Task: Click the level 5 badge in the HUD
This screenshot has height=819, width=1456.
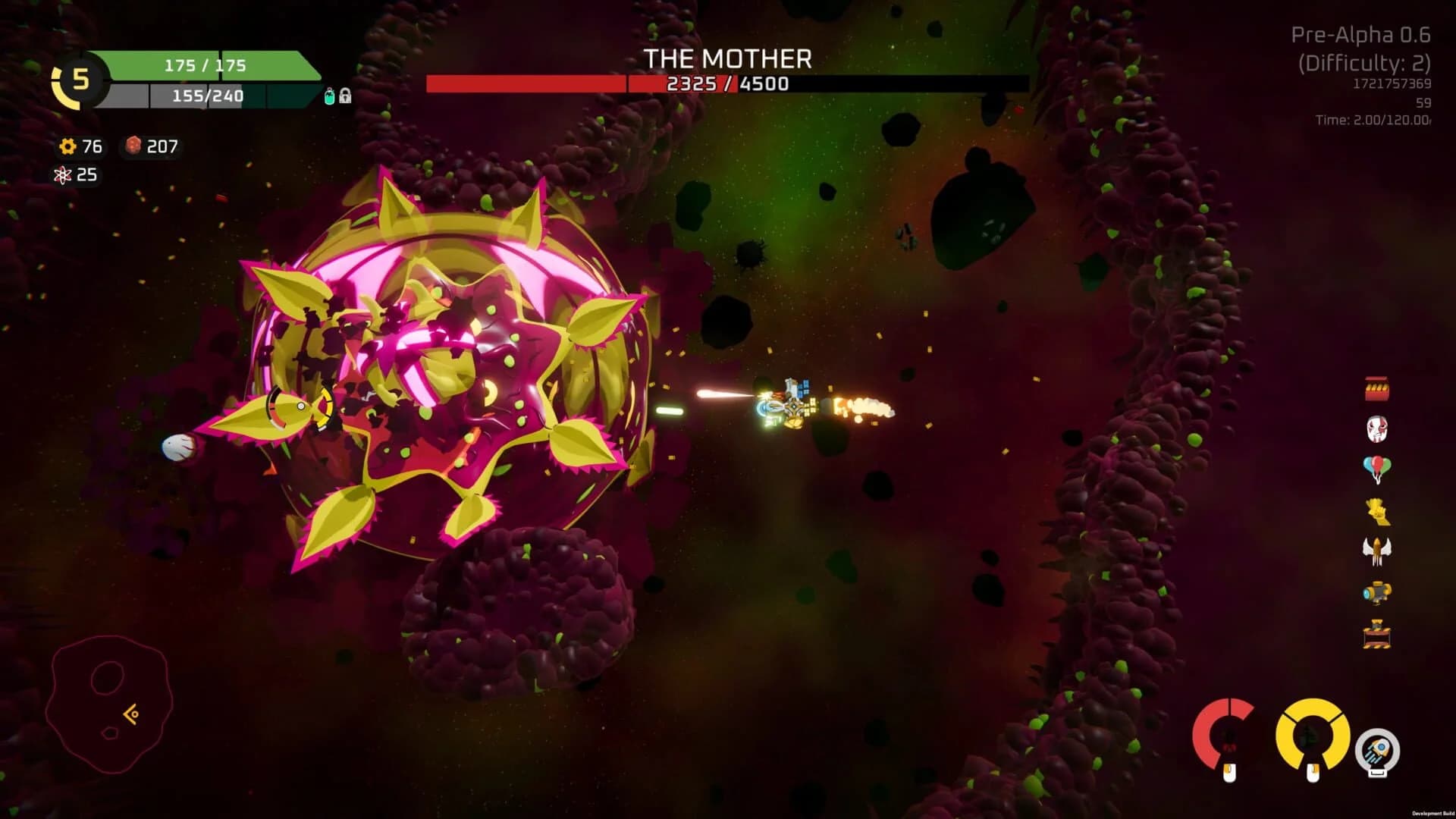Action: point(77,78)
